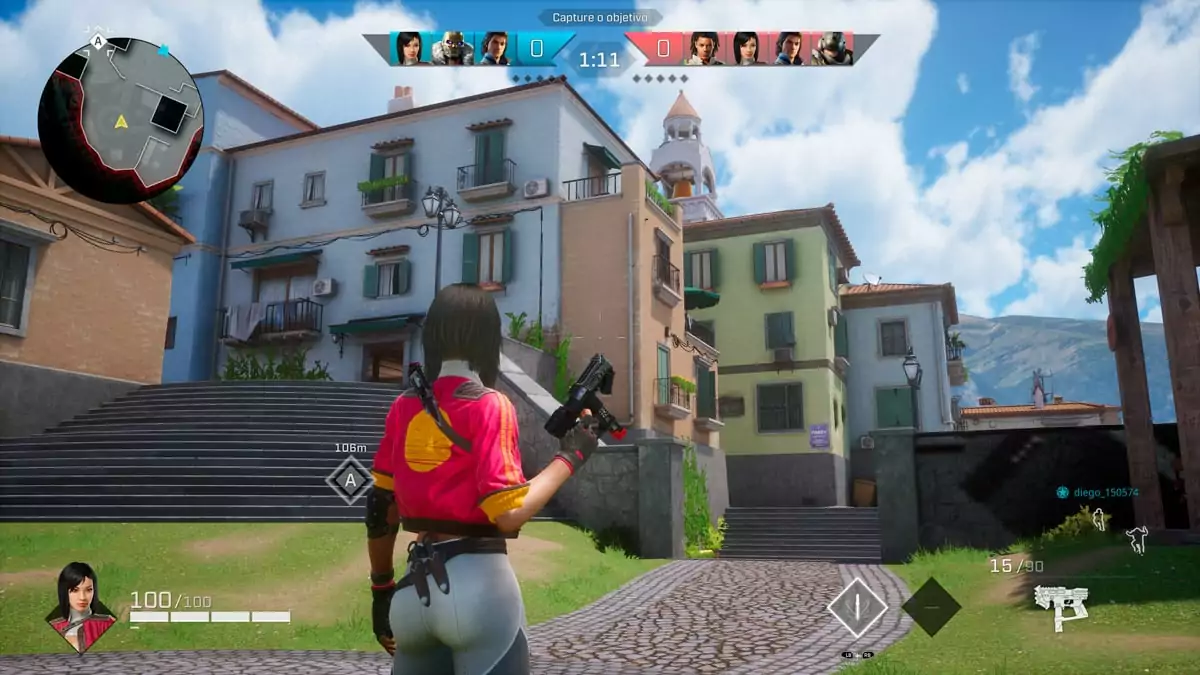Viewport: 1200px width, 675px height.
Task: Select the empty dark diamond ability slot
Action: [931, 606]
